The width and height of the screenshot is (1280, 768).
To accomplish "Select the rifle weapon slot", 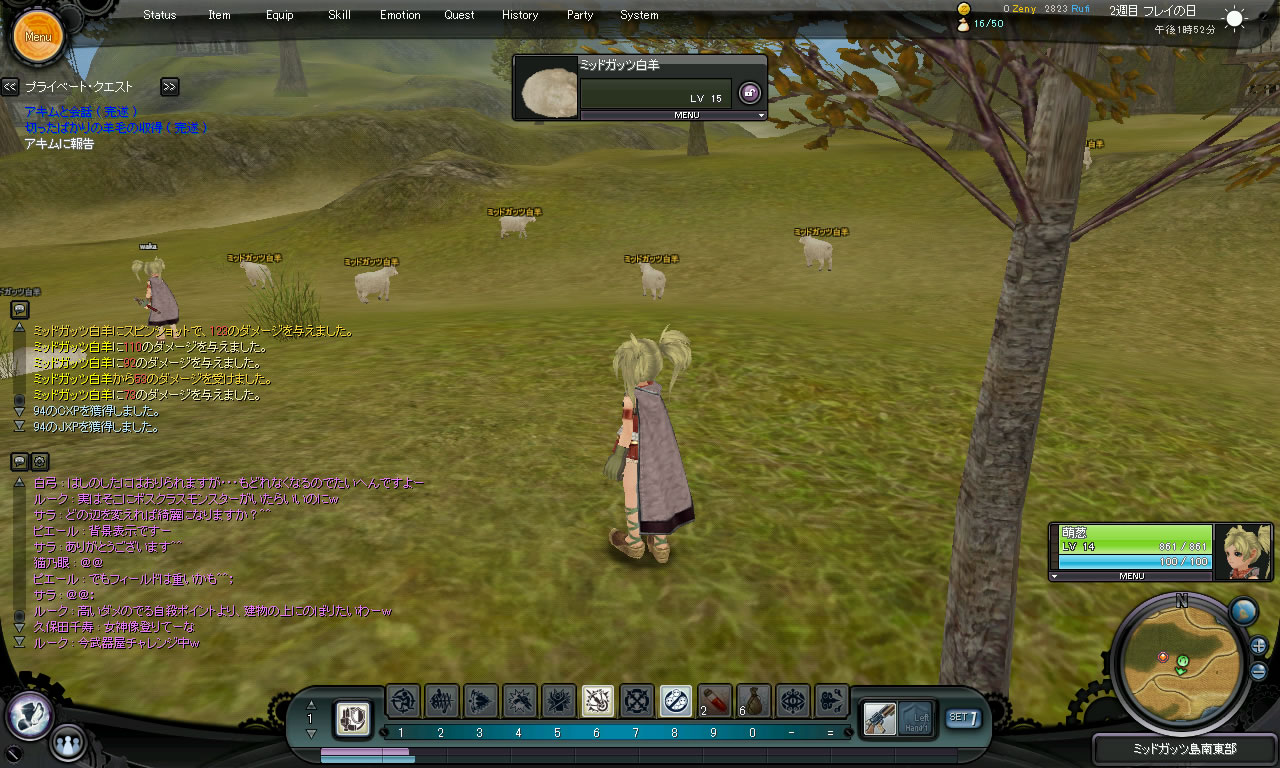I will (x=880, y=718).
